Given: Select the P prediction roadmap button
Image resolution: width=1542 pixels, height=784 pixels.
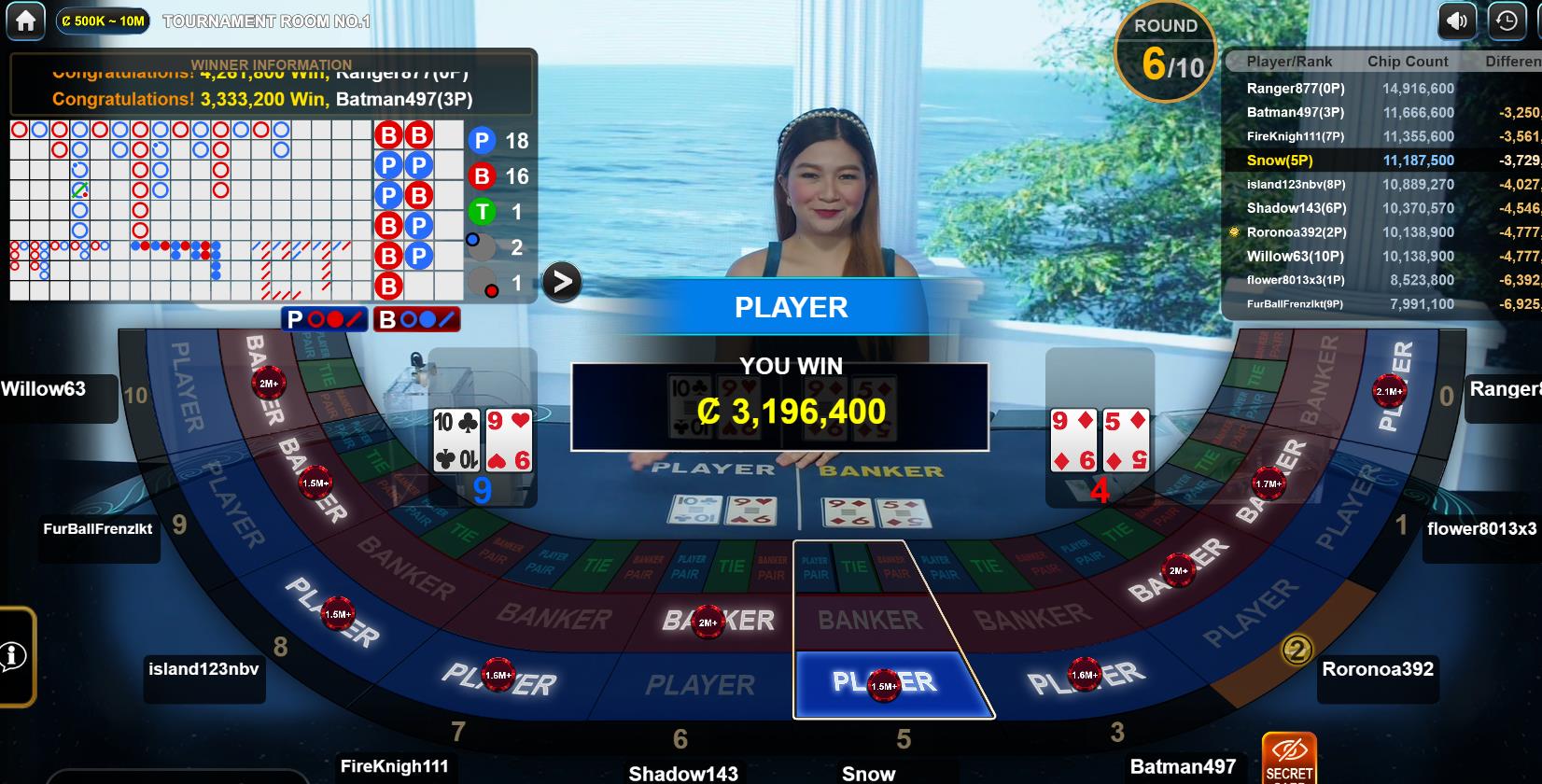Looking at the screenshot, I should 324,319.
